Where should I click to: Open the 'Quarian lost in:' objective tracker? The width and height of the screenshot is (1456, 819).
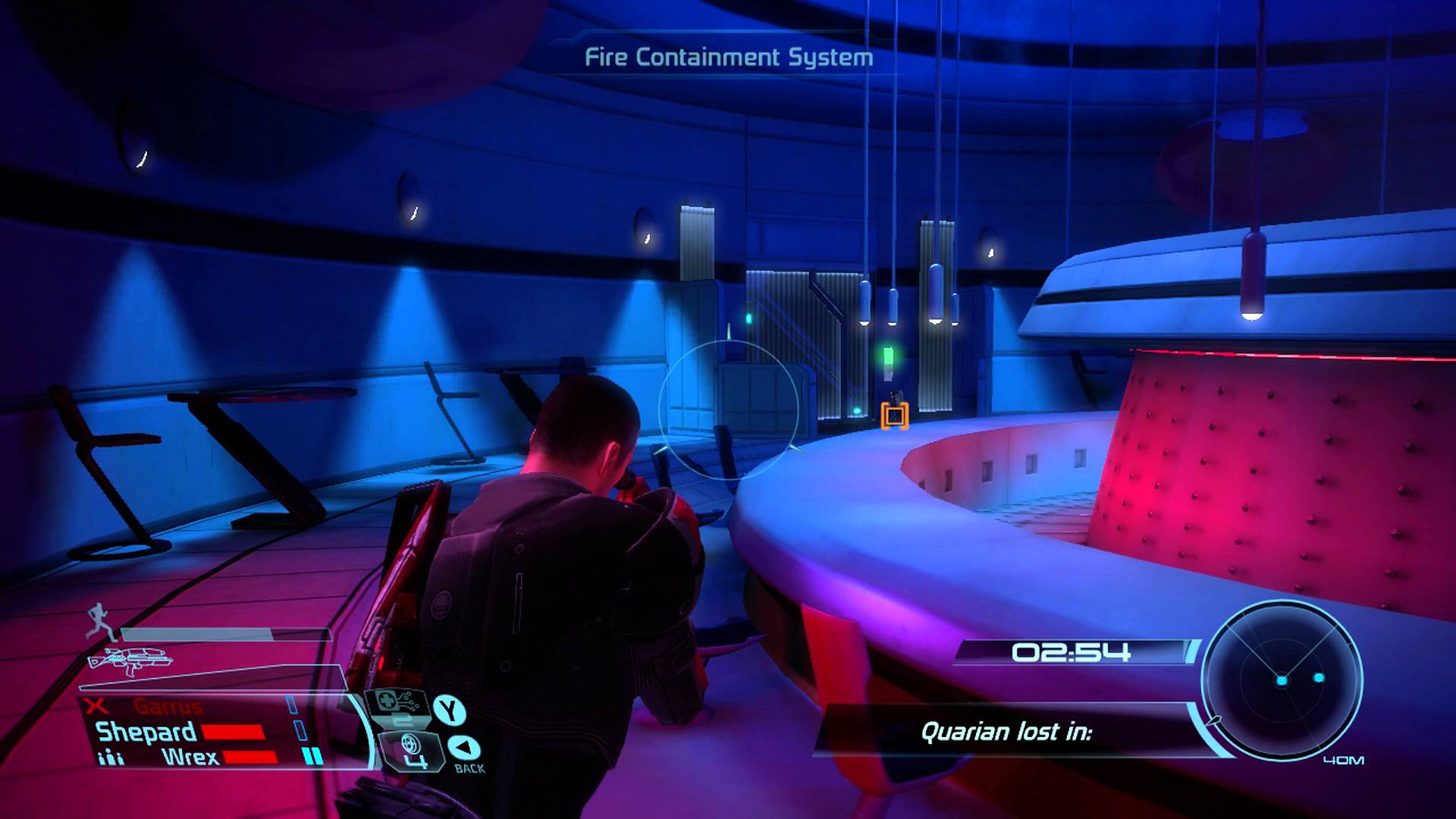point(1006,732)
